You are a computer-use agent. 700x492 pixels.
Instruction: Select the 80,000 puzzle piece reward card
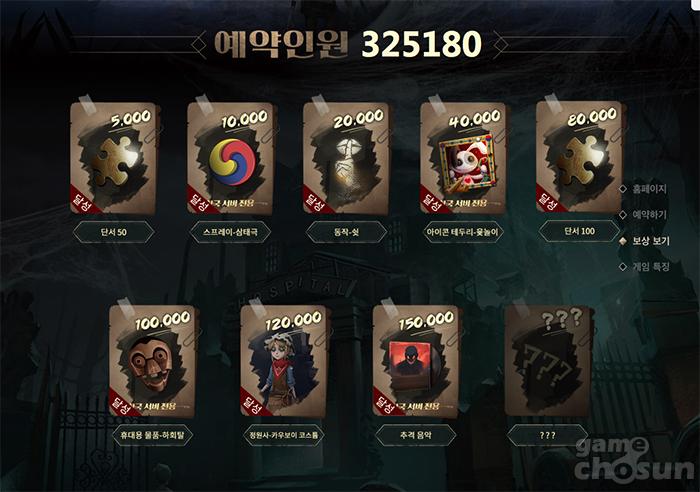tap(579, 158)
